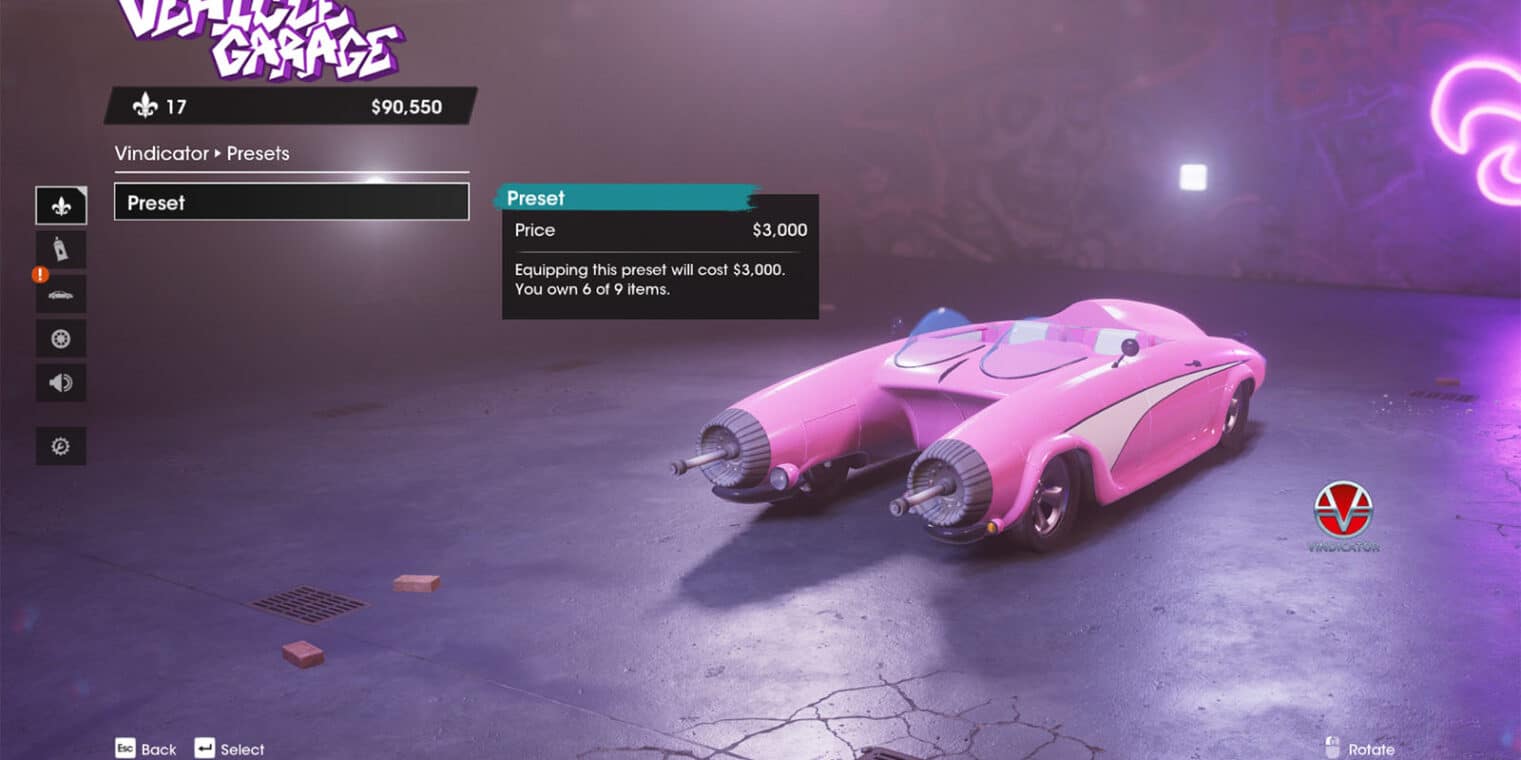Viewport: 1521px width, 760px height.
Task: Click the Back button at the bottom
Action: [x=146, y=749]
